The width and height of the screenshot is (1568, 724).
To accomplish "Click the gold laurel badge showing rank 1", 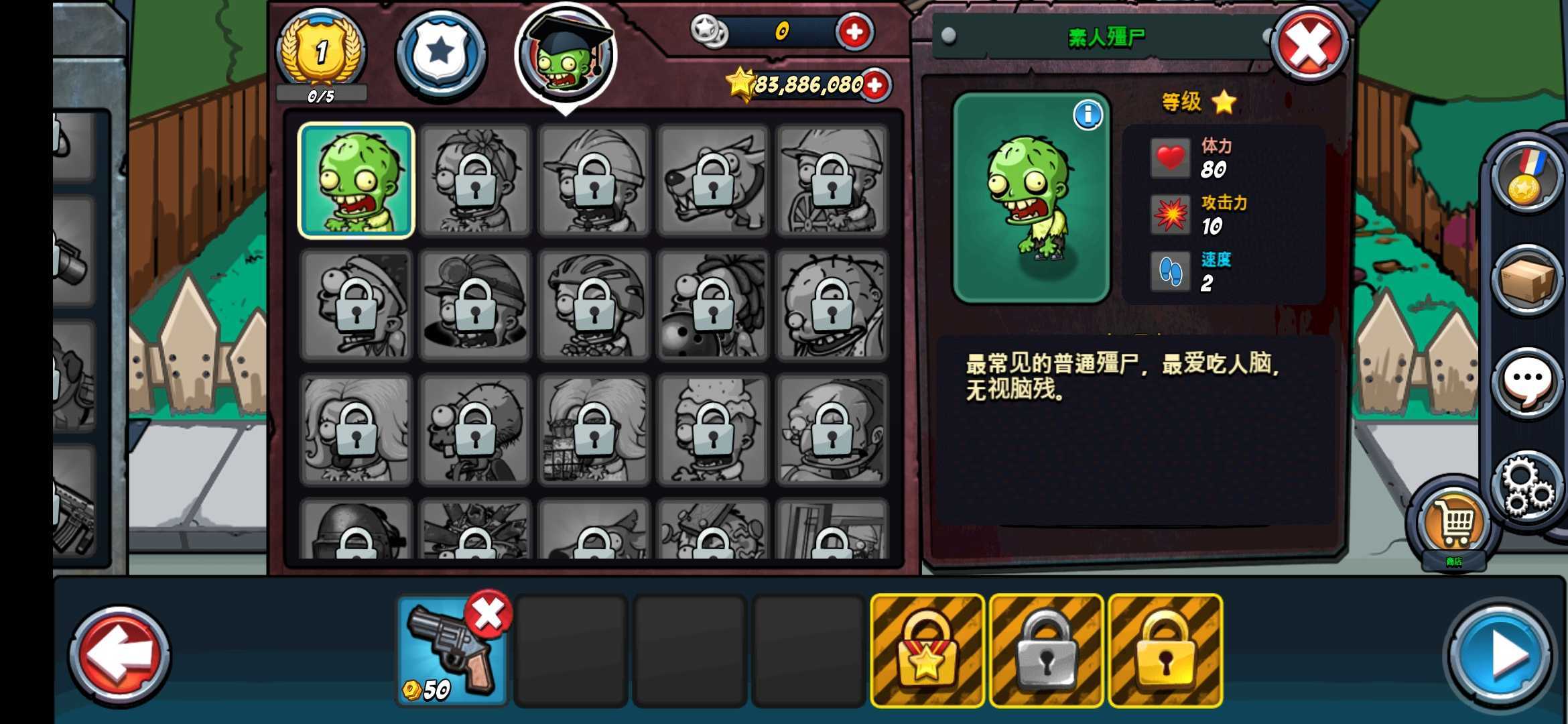I will coord(320,54).
